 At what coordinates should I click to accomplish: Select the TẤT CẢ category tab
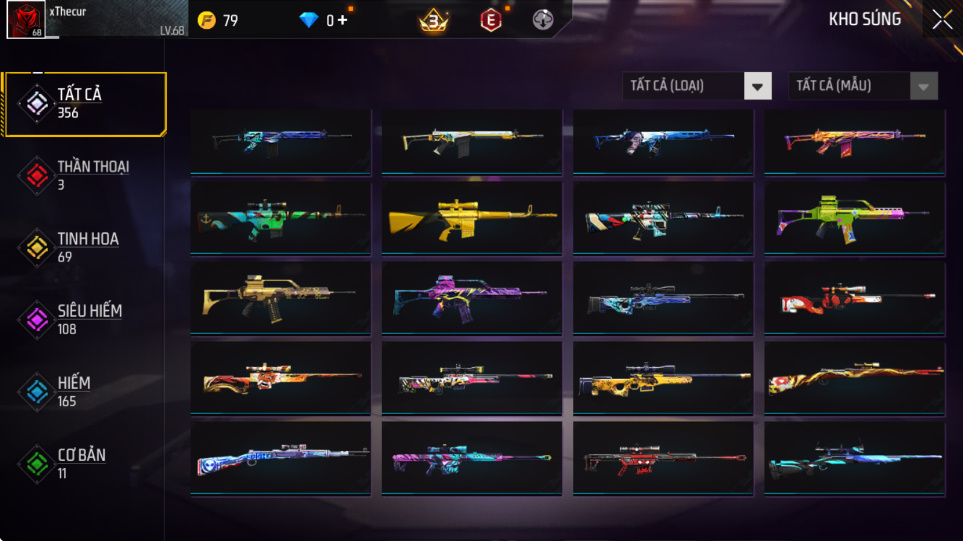(x=84, y=103)
